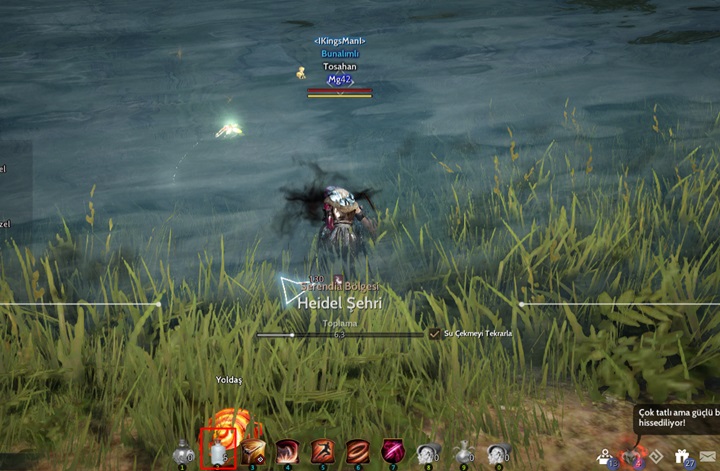Click the diamond spiral icon
Viewport: 720px width, 471px height.
coord(658,456)
